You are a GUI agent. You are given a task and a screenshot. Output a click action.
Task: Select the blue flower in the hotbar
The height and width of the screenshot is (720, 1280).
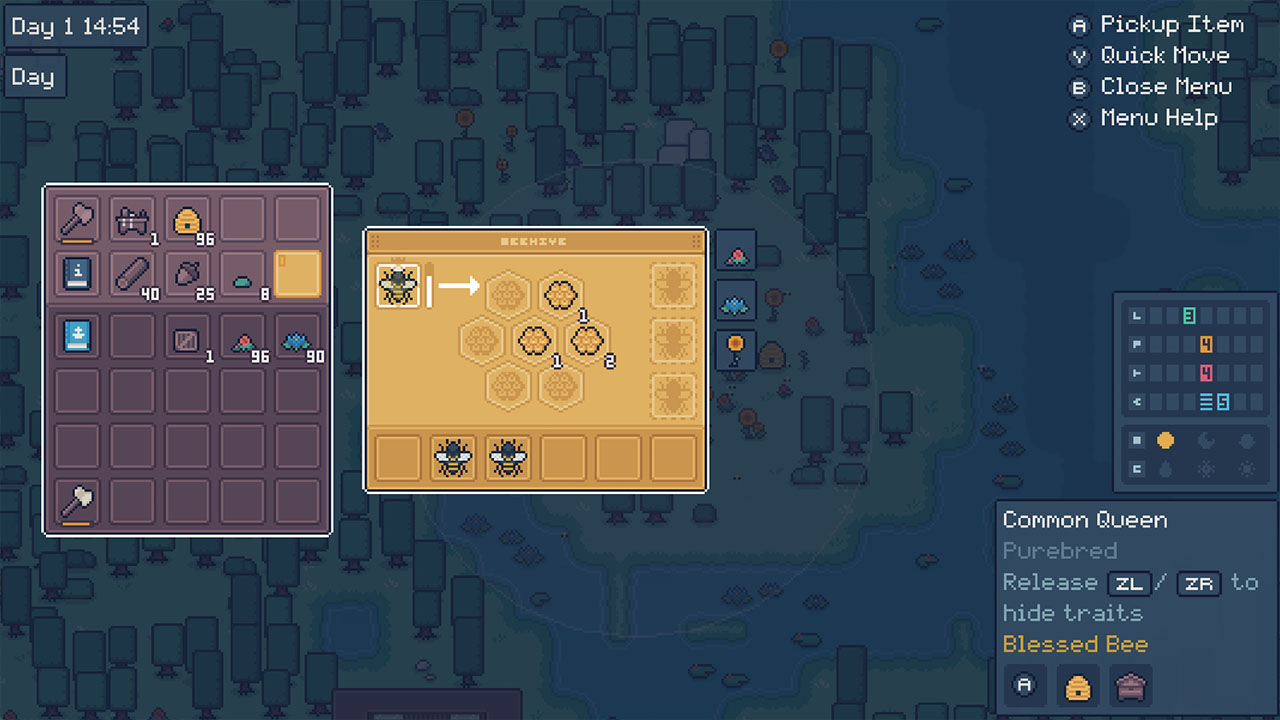click(x=735, y=300)
